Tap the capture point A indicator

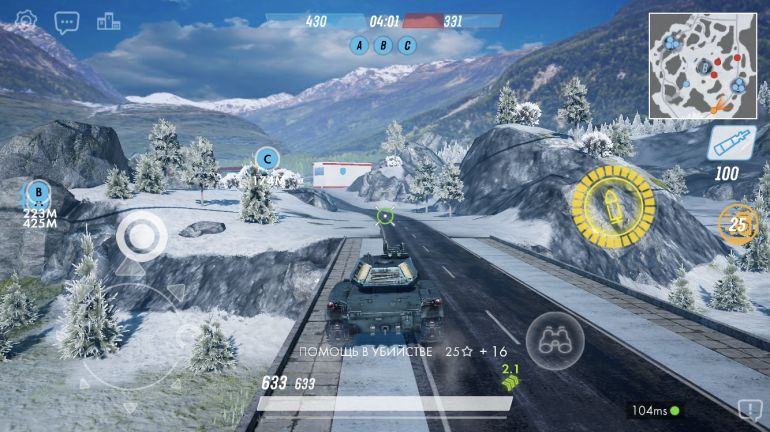[x=360, y=45]
